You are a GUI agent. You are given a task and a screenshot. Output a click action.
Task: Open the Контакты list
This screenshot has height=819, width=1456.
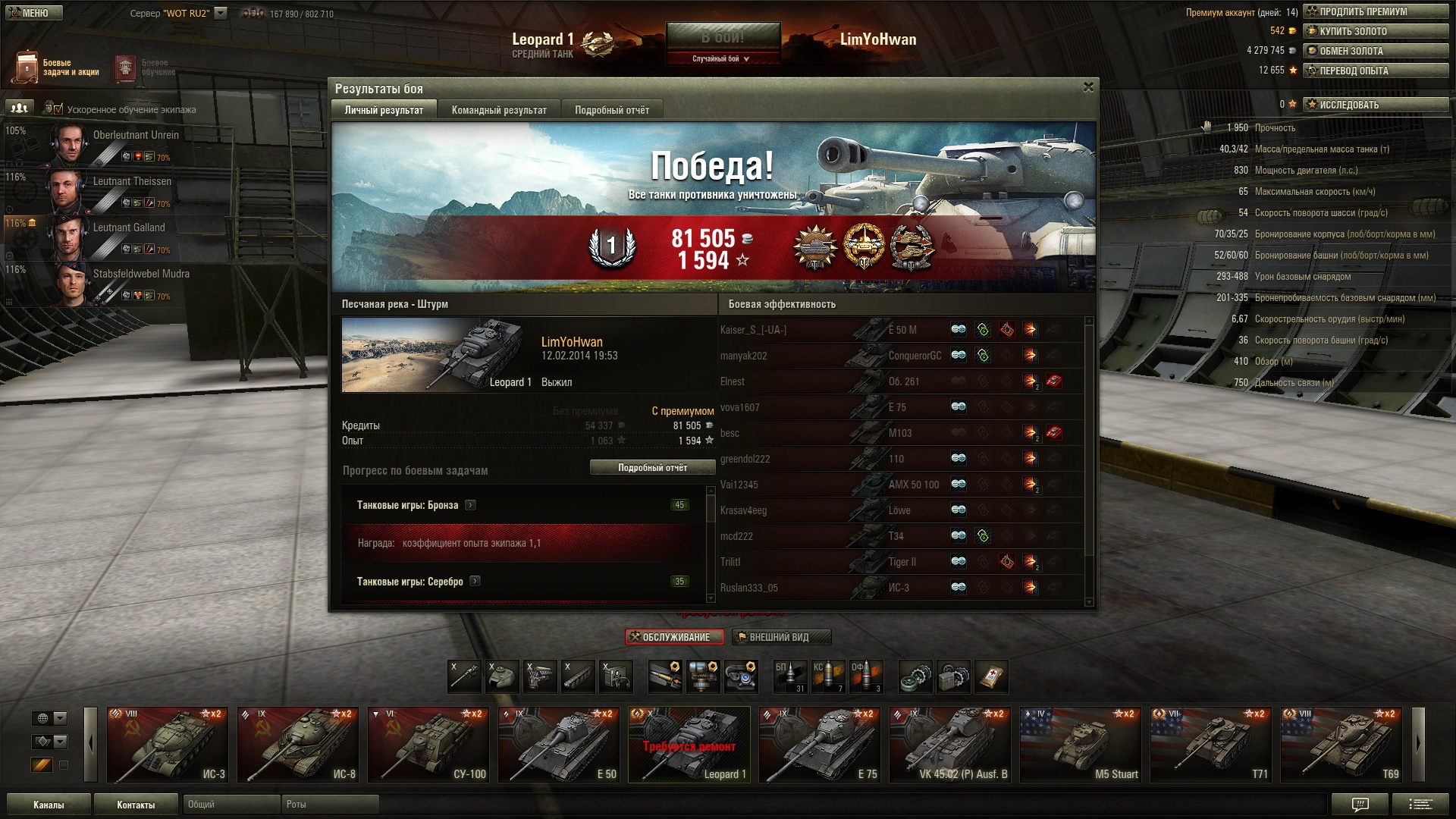pos(136,805)
